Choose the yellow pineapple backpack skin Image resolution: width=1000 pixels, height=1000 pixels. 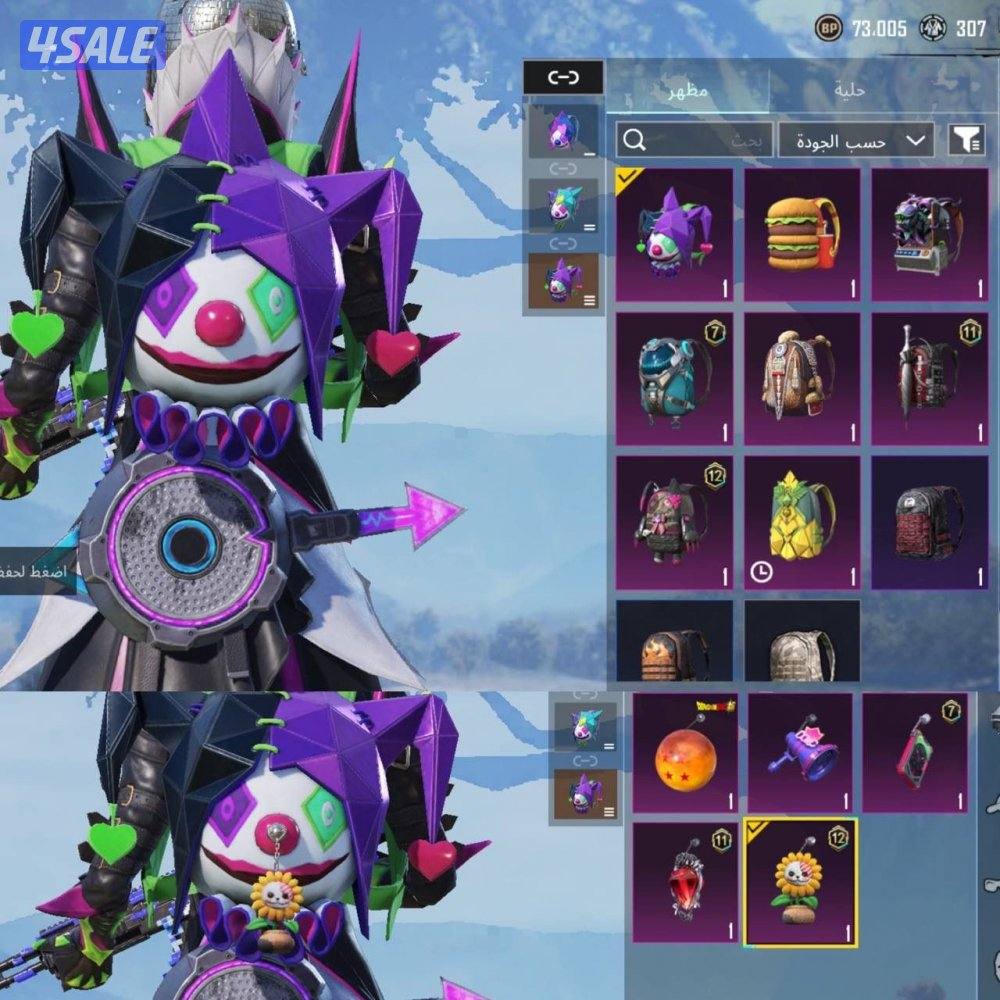coord(802,523)
